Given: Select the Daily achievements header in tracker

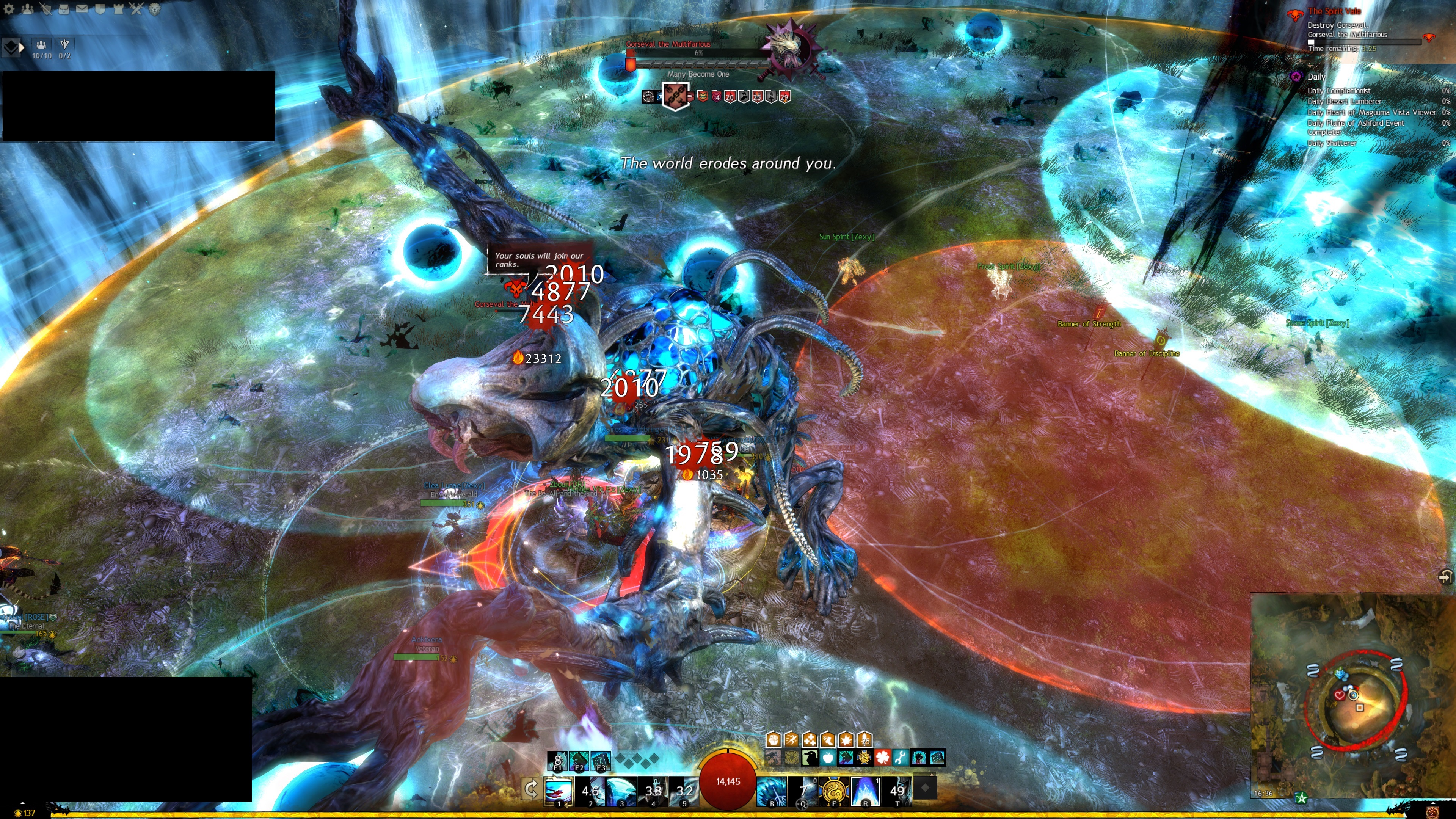Looking at the screenshot, I should pyautogui.click(x=1316, y=77).
